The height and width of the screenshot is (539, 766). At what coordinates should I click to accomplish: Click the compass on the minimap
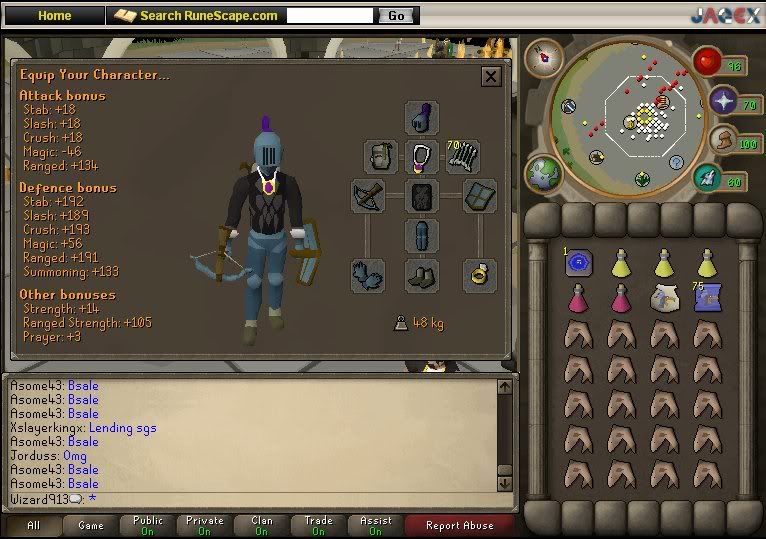(x=545, y=54)
